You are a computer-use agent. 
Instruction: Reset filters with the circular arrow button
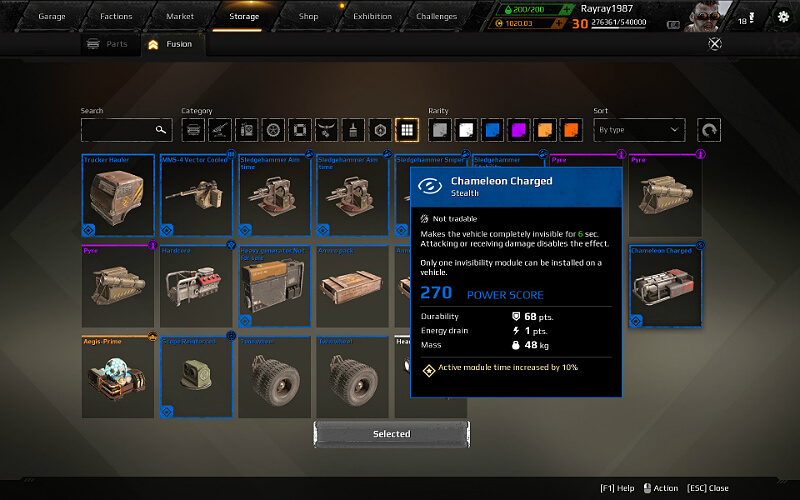709,130
